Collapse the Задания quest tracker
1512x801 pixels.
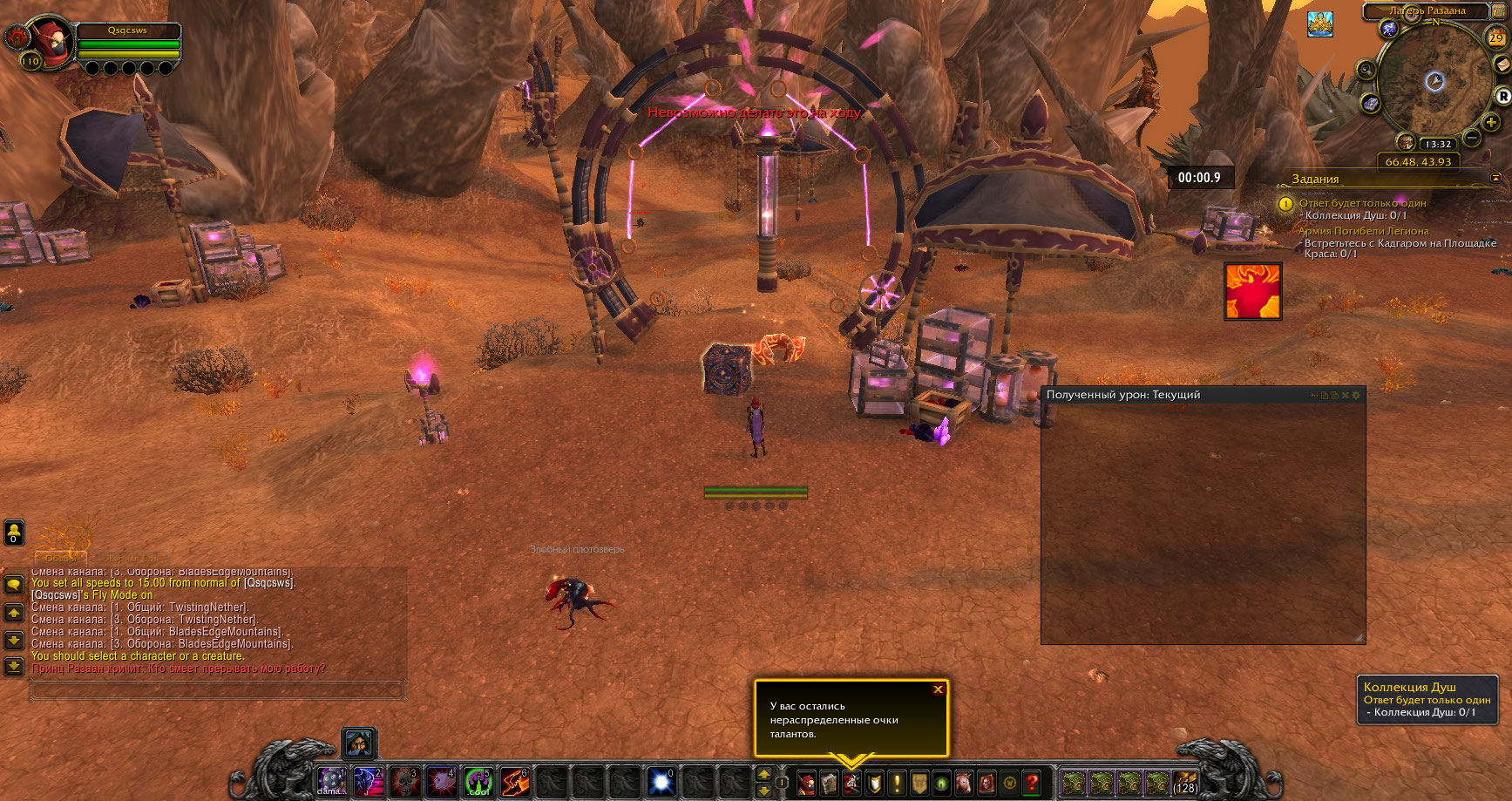coord(1496,178)
